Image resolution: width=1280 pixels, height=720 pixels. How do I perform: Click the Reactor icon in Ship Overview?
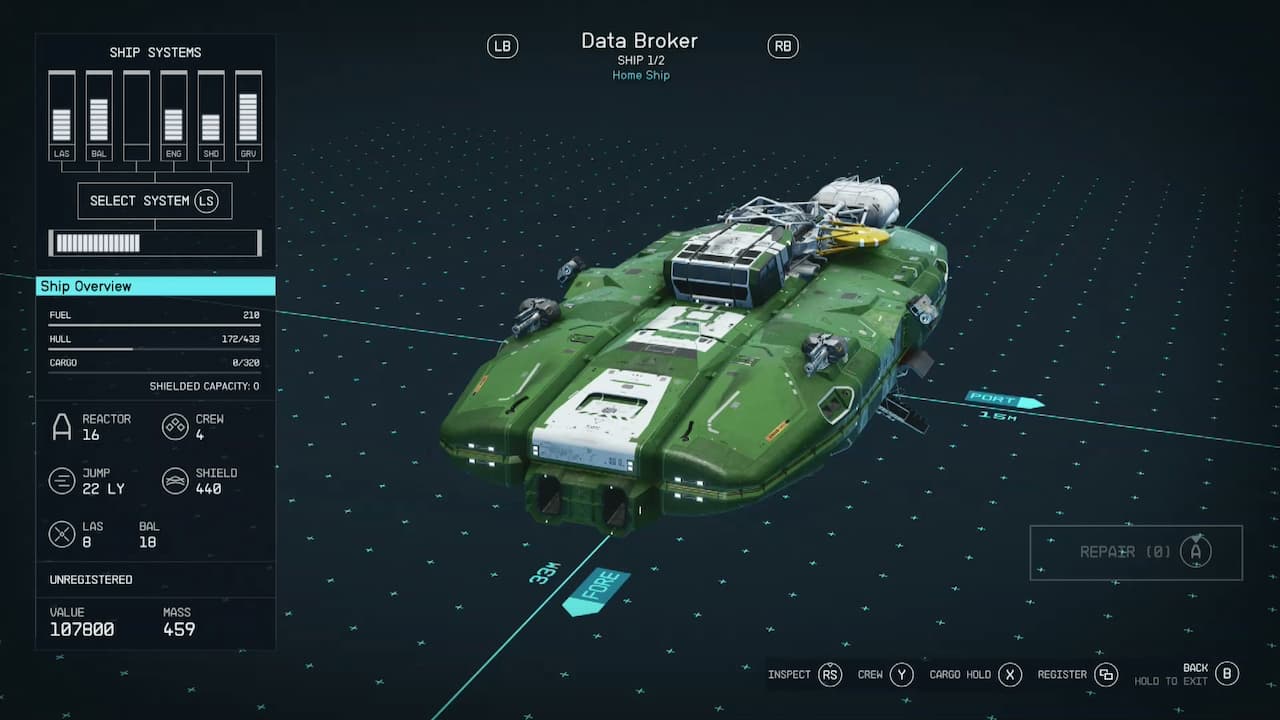point(63,424)
